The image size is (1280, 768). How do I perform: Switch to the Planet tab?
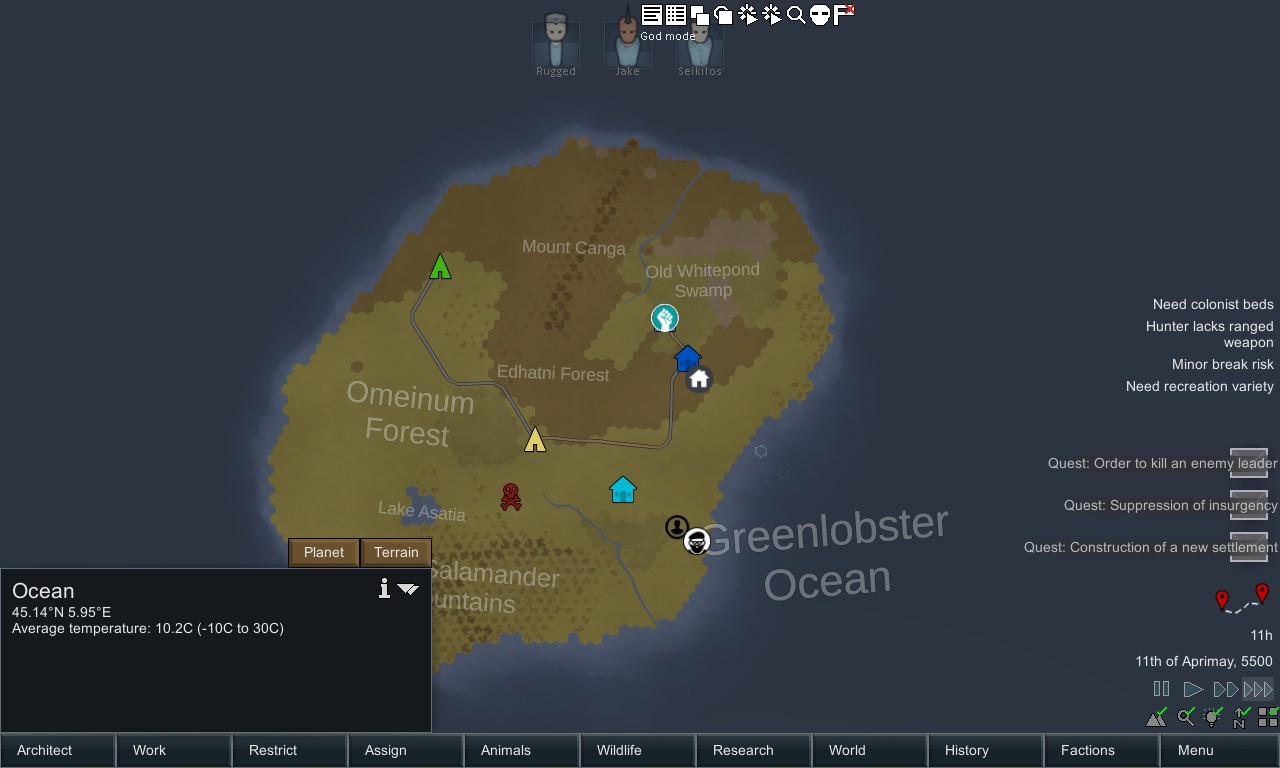(324, 552)
